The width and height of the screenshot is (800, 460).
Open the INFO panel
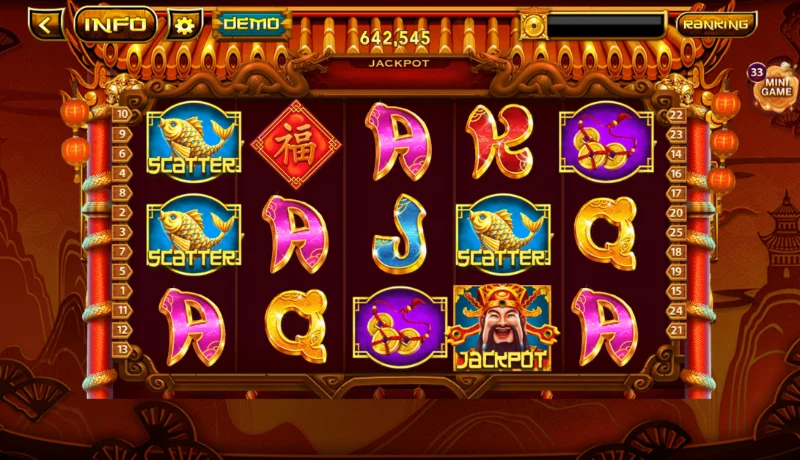click(116, 24)
